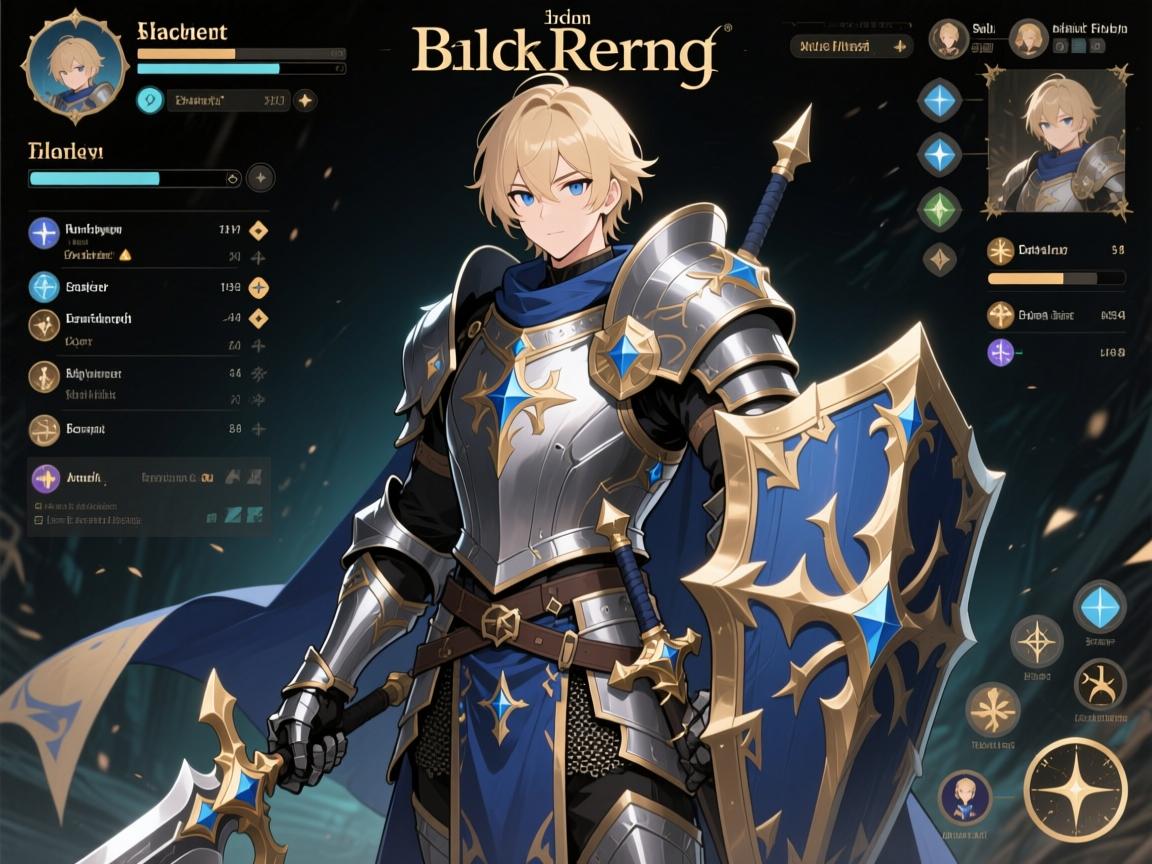Select the large square character portrait thumbnail
The height and width of the screenshot is (864, 1152).
[1059, 141]
